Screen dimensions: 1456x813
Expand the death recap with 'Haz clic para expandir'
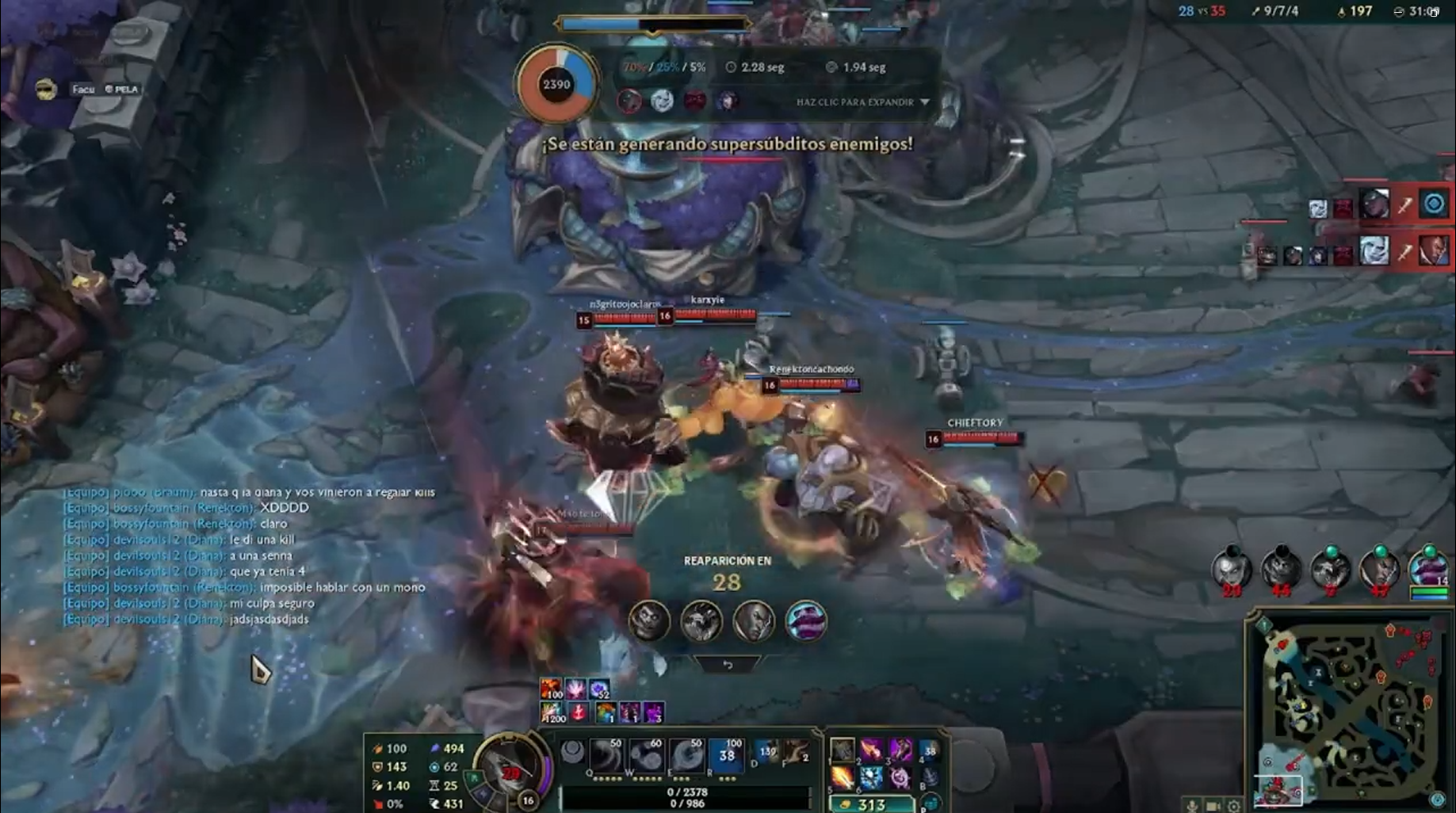pyautogui.click(x=862, y=102)
